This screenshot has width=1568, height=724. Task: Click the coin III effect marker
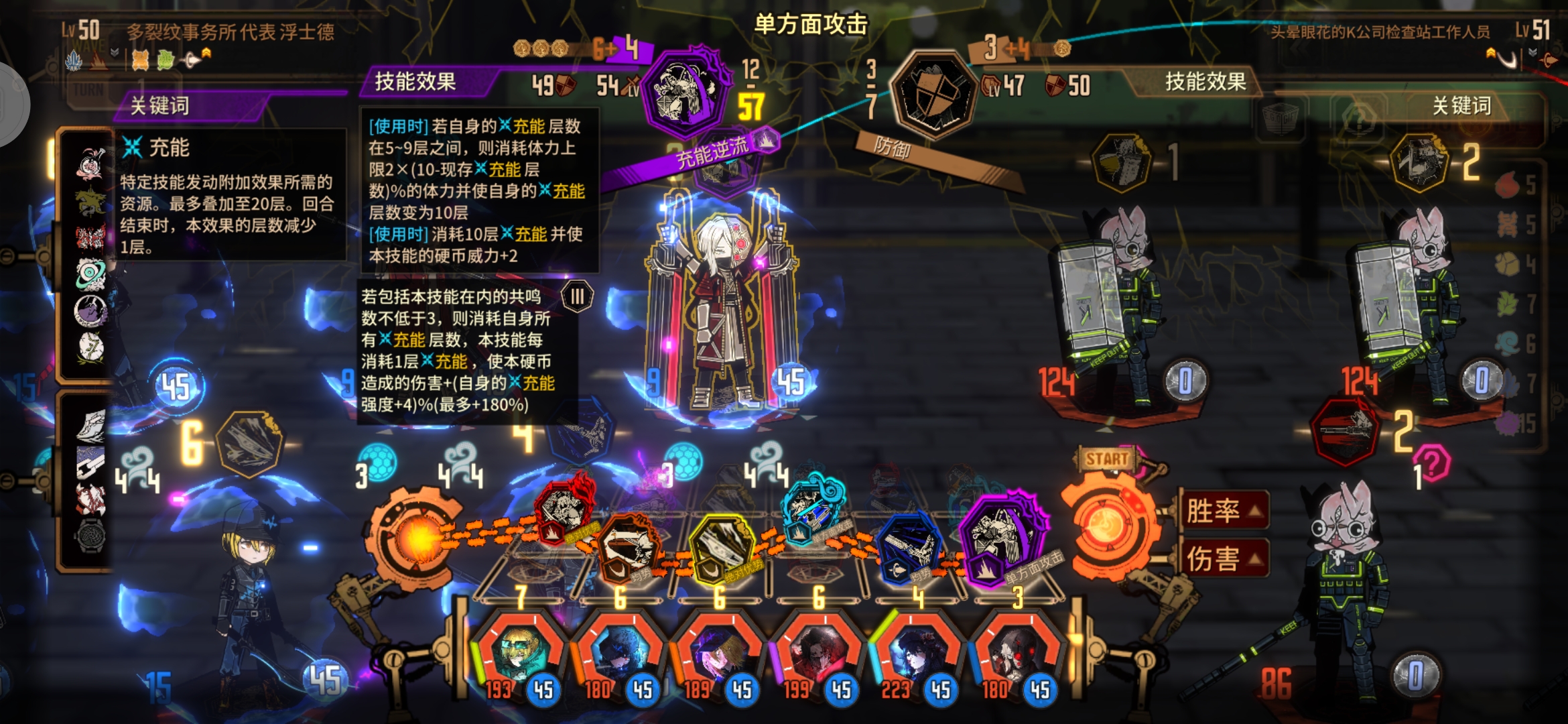pos(577,296)
